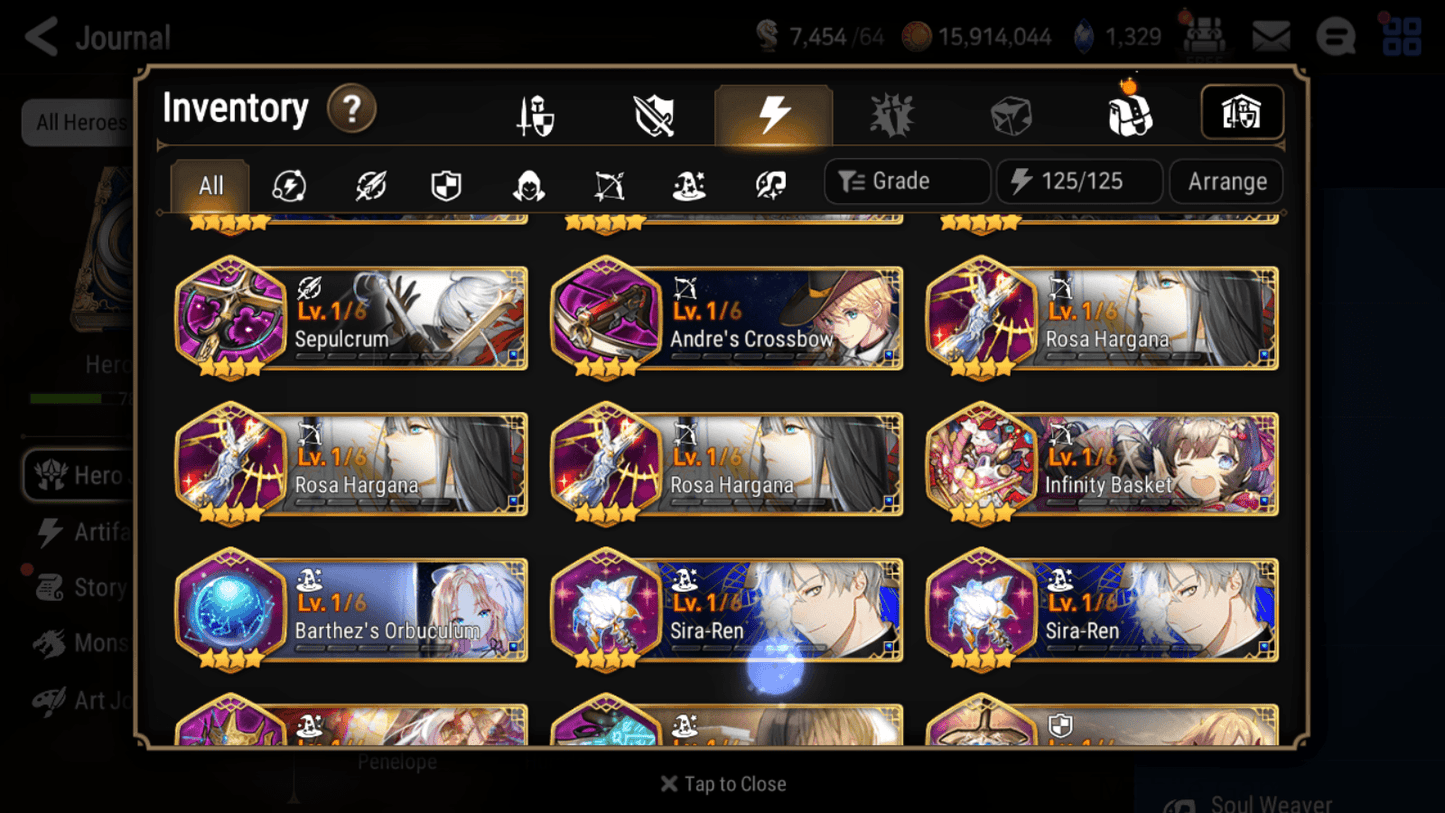Toggle the Soul Weaver class filter
The height and width of the screenshot is (813, 1445).
[772, 182]
